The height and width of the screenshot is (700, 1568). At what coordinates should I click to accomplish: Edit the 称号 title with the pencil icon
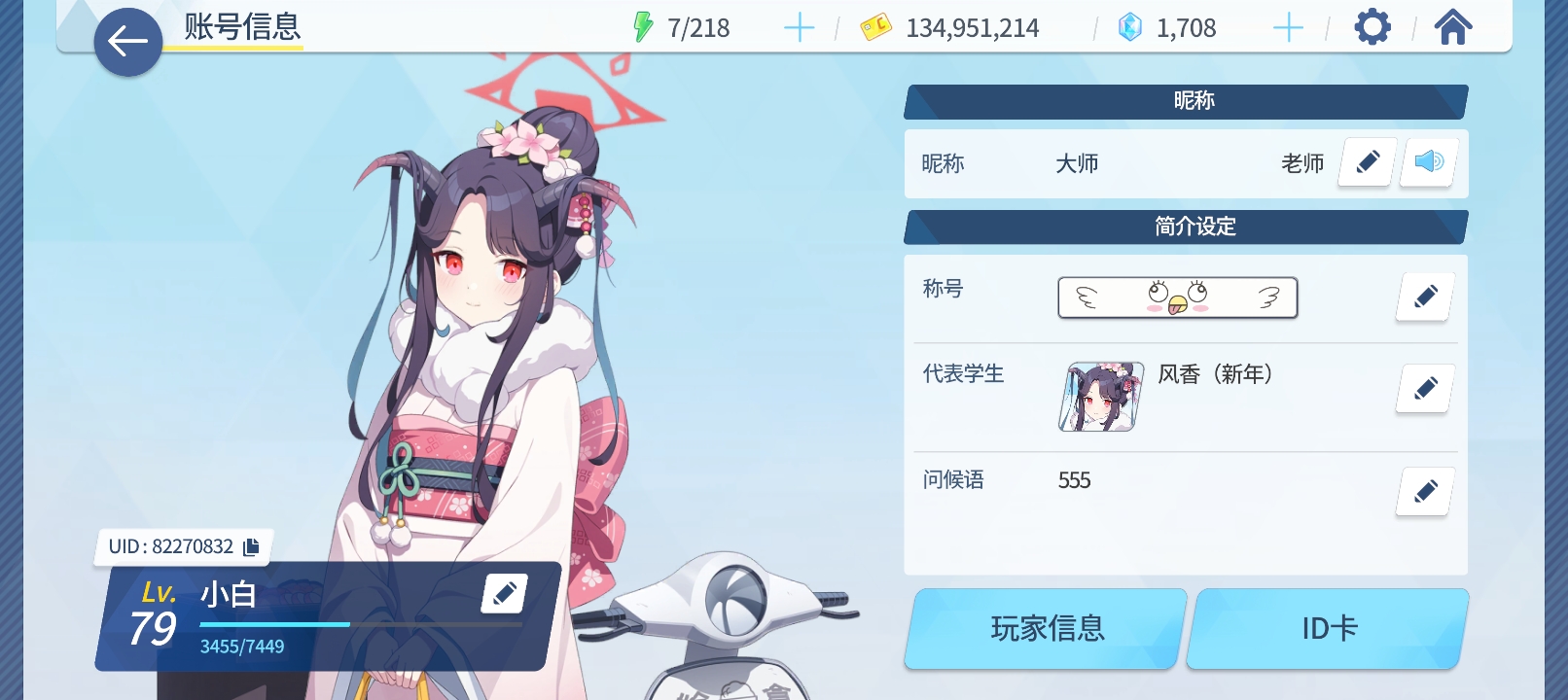(1424, 297)
